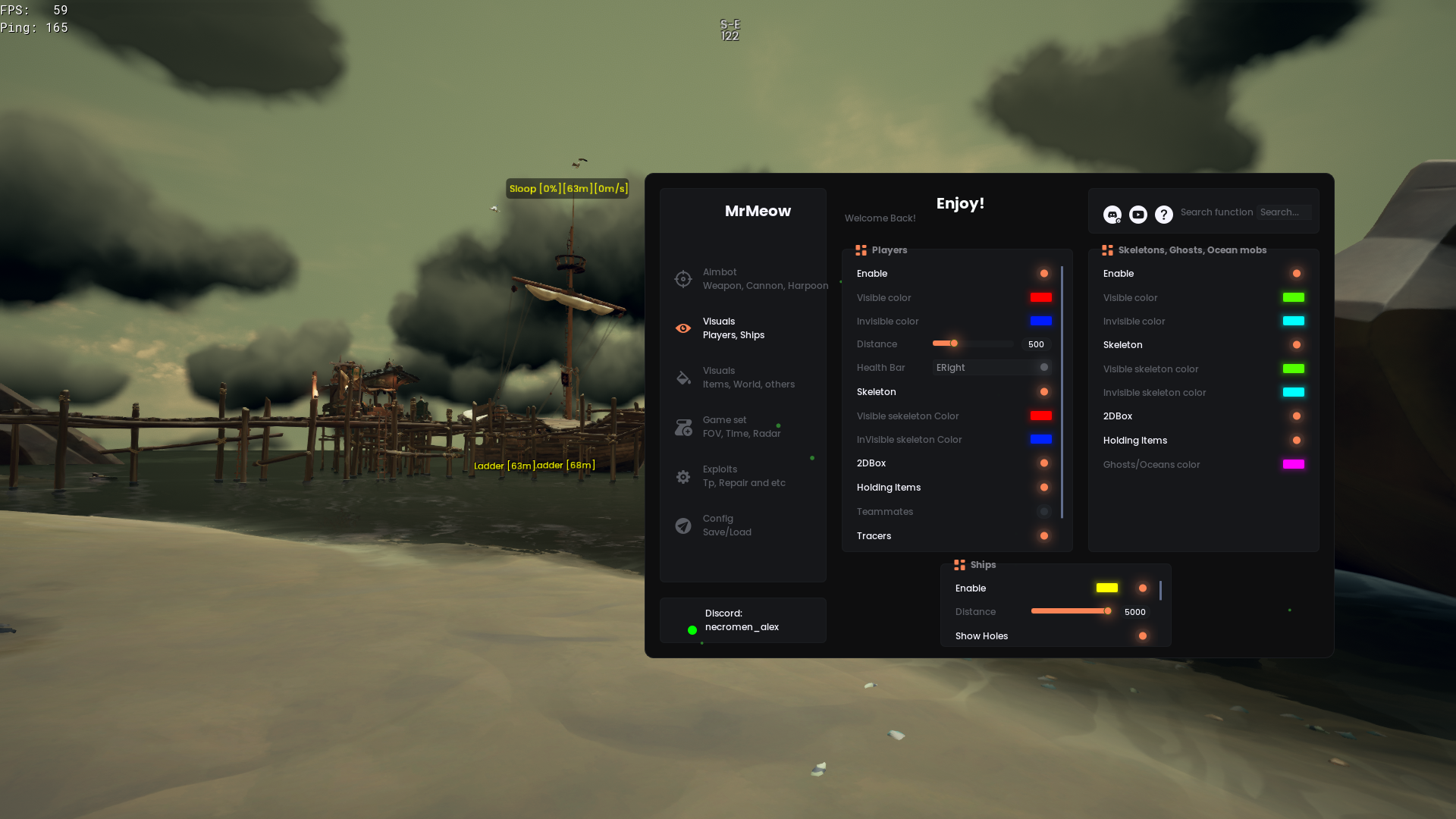Open the YouTube icon link
1456x819 pixels.
click(x=1138, y=215)
